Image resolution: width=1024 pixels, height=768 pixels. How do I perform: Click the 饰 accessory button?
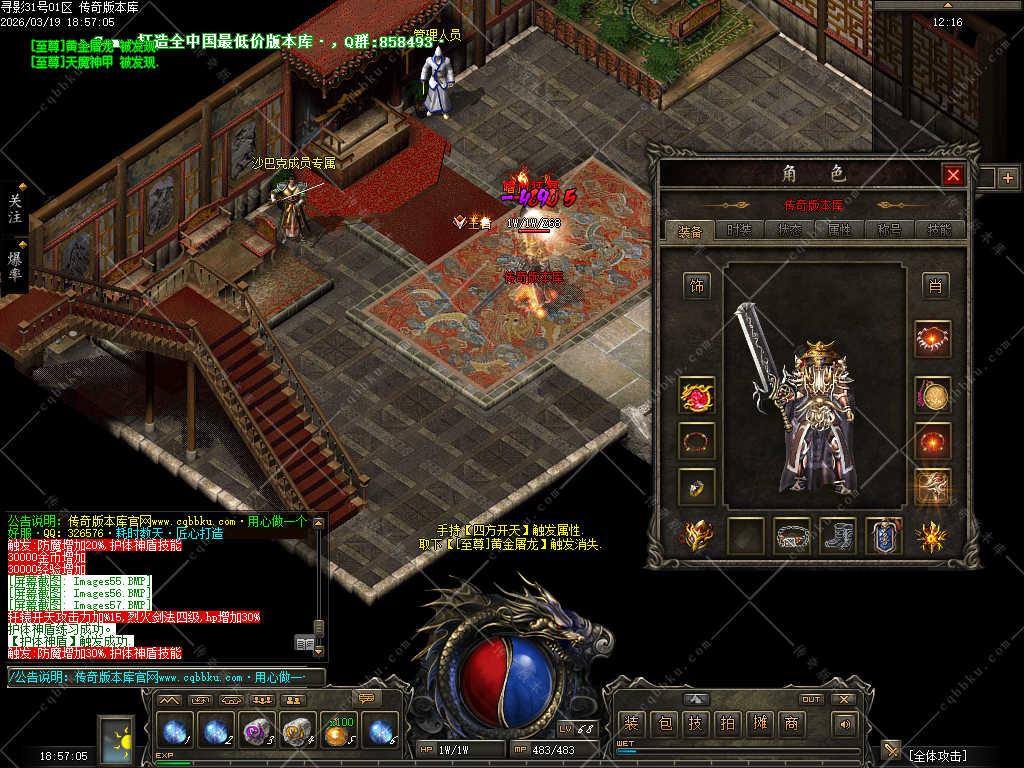(x=697, y=287)
